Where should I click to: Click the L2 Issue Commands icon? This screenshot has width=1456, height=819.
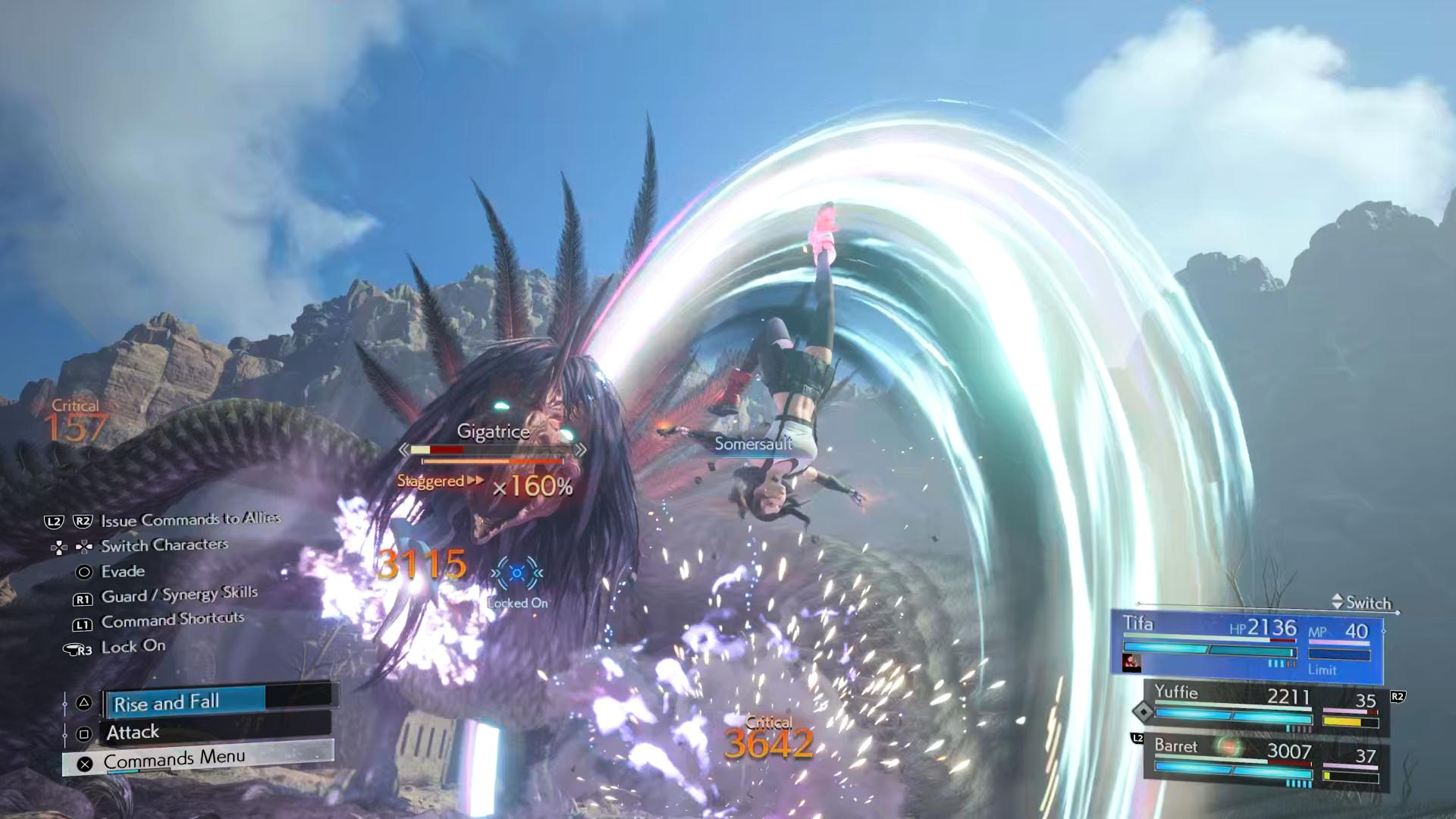pos(55,520)
